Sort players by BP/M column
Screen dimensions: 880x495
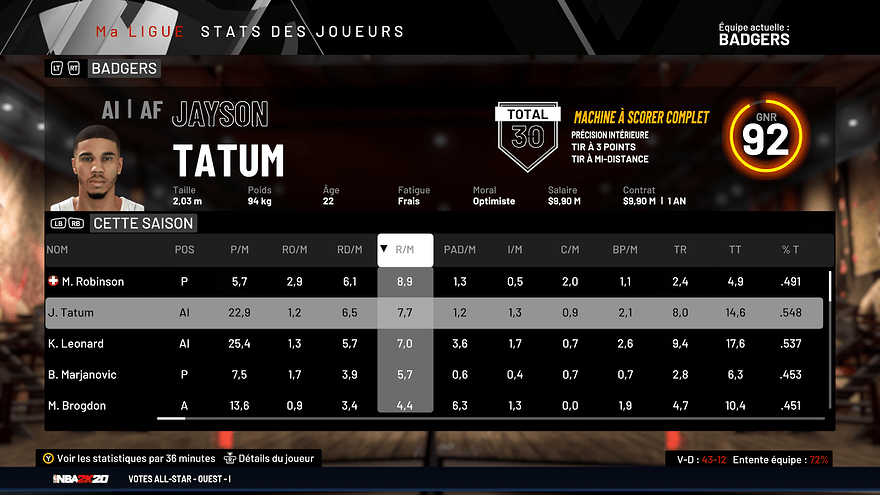point(625,250)
